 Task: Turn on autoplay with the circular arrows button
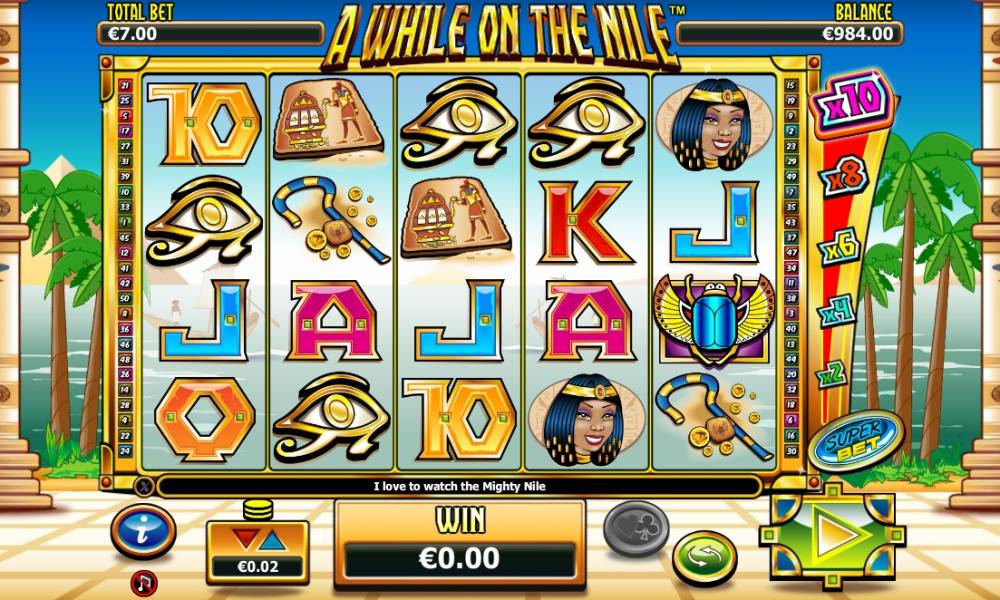pos(704,557)
